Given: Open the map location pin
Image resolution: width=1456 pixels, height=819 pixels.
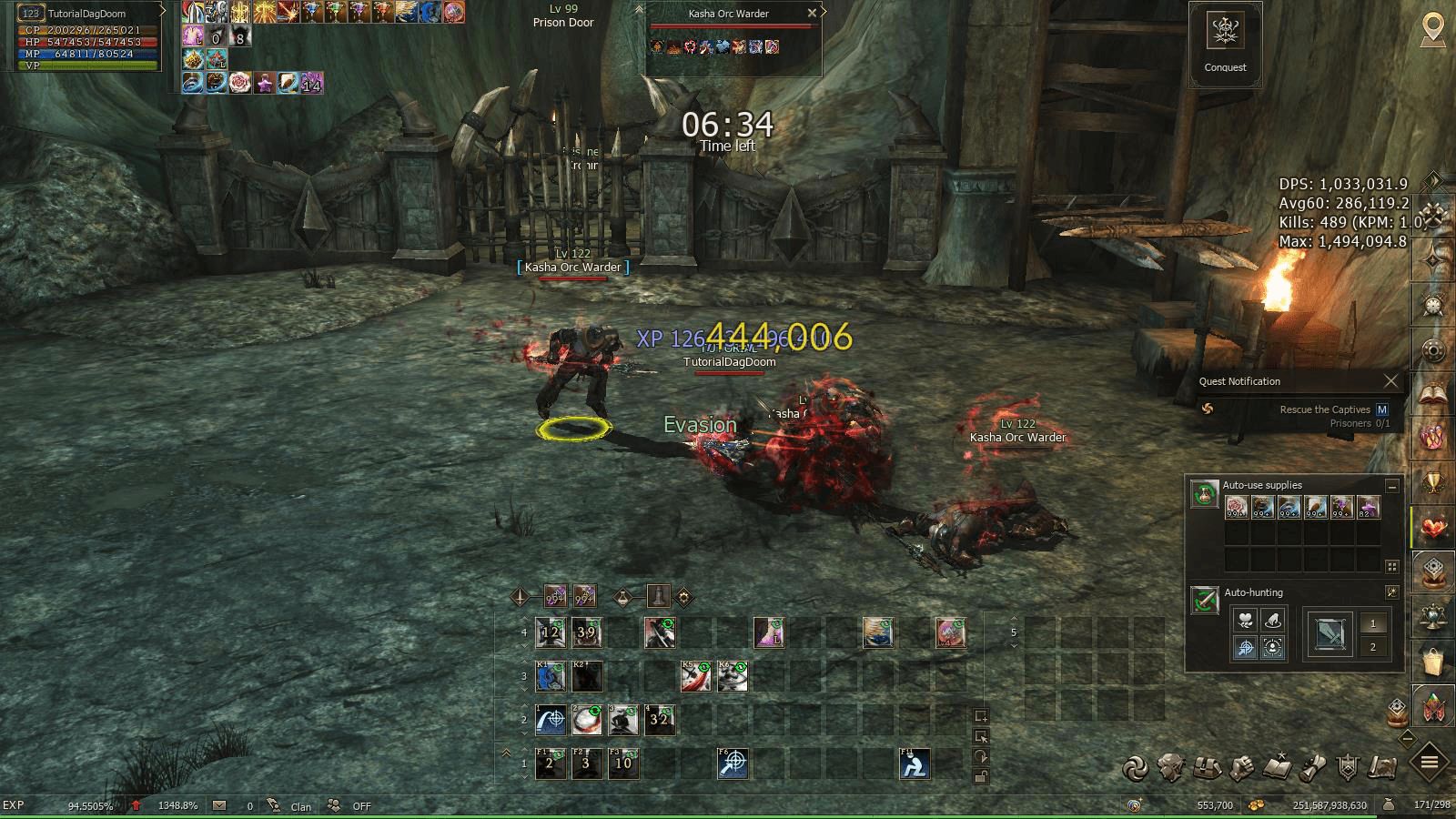Looking at the screenshot, I should (1432, 29).
